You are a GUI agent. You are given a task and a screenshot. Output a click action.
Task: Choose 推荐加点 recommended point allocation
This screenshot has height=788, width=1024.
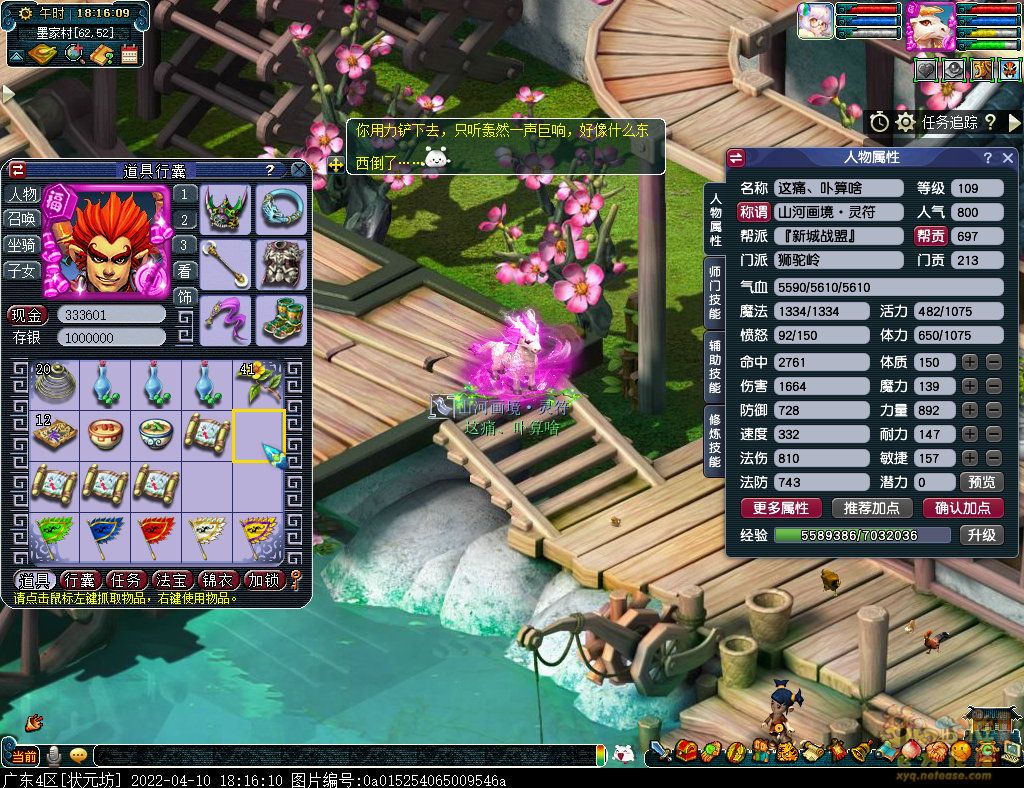(x=871, y=508)
